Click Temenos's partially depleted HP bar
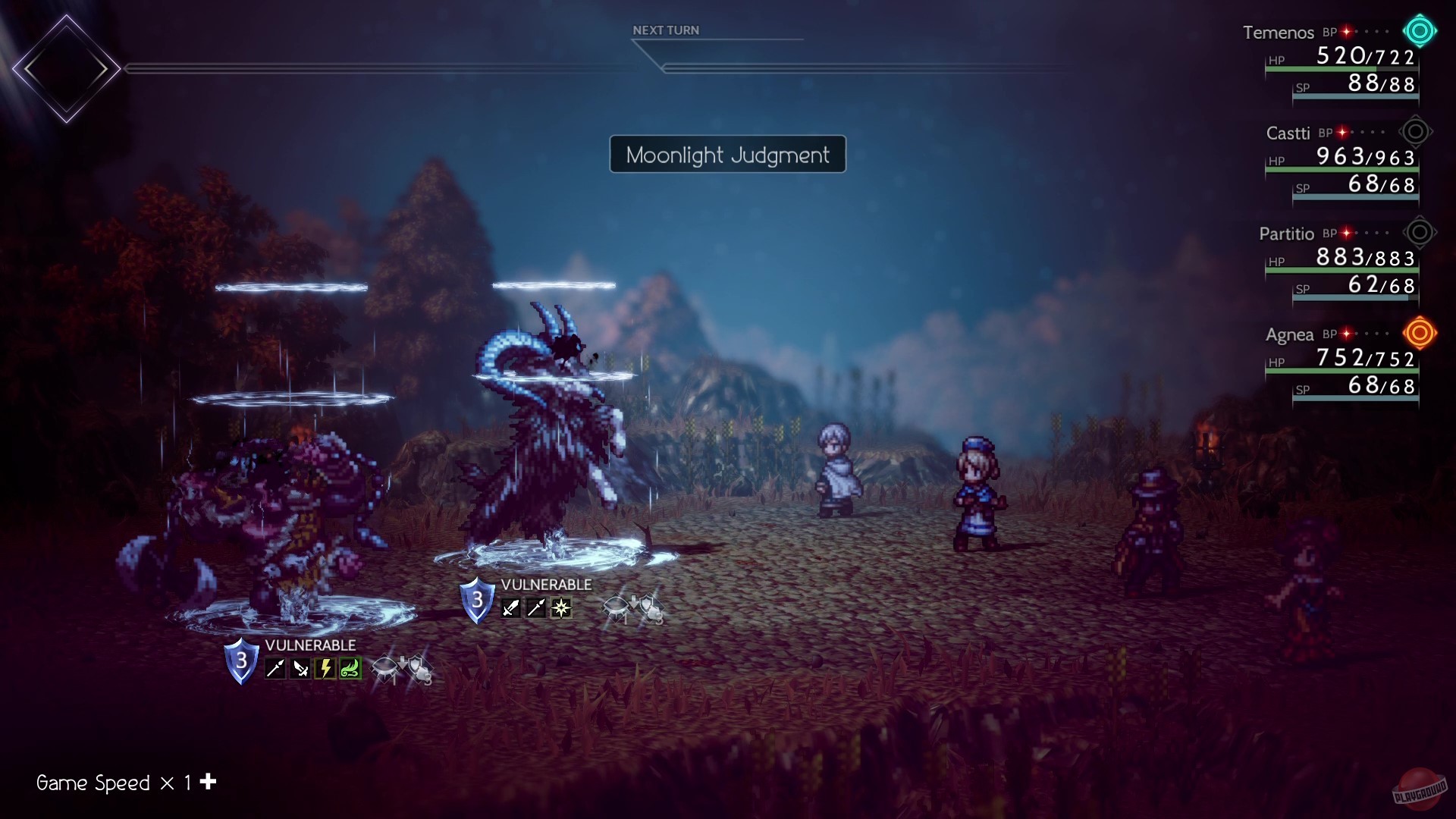The image size is (1456, 819). click(x=1342, y=69)
